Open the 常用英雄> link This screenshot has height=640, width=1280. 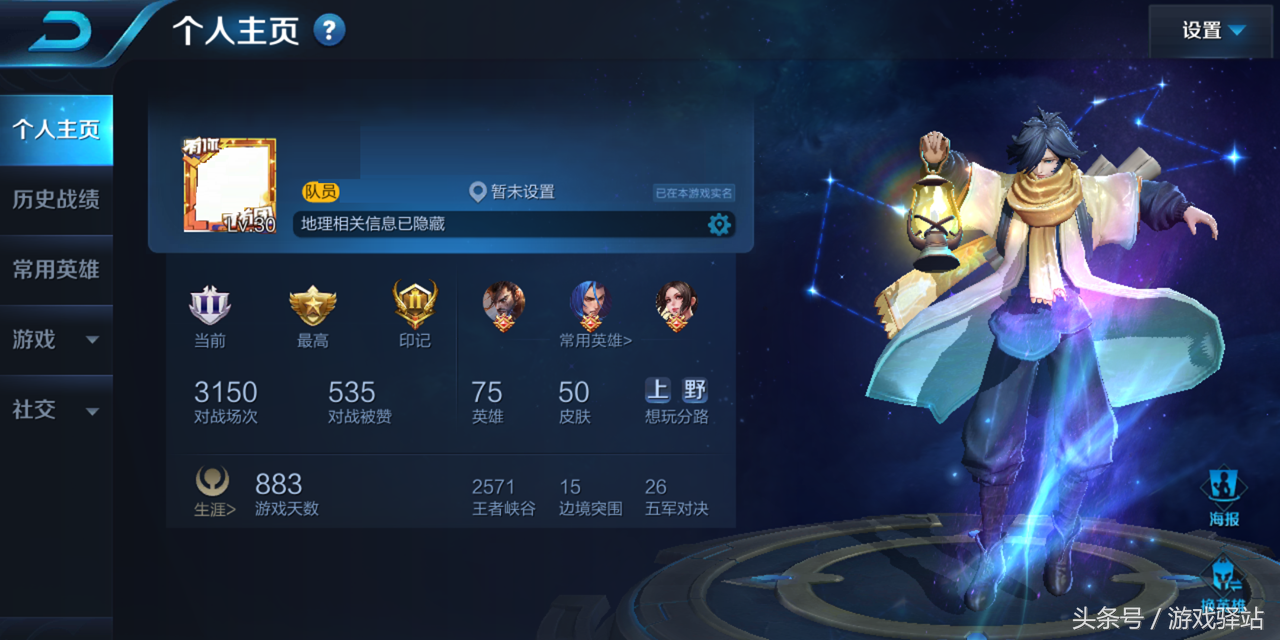click(595, 341)
